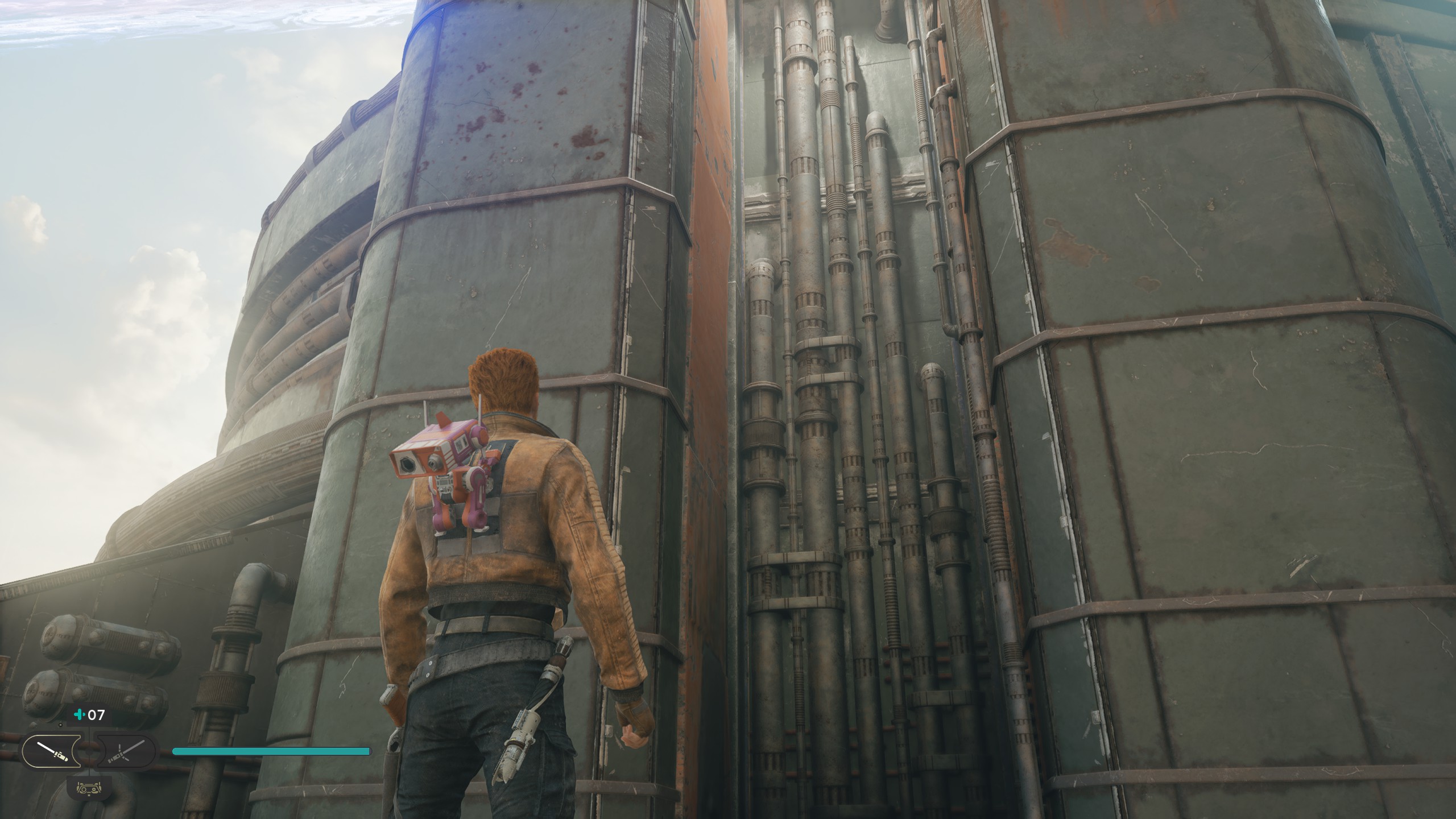Switch to the crossguard lightsaber stance icon

tap(125, 751)
